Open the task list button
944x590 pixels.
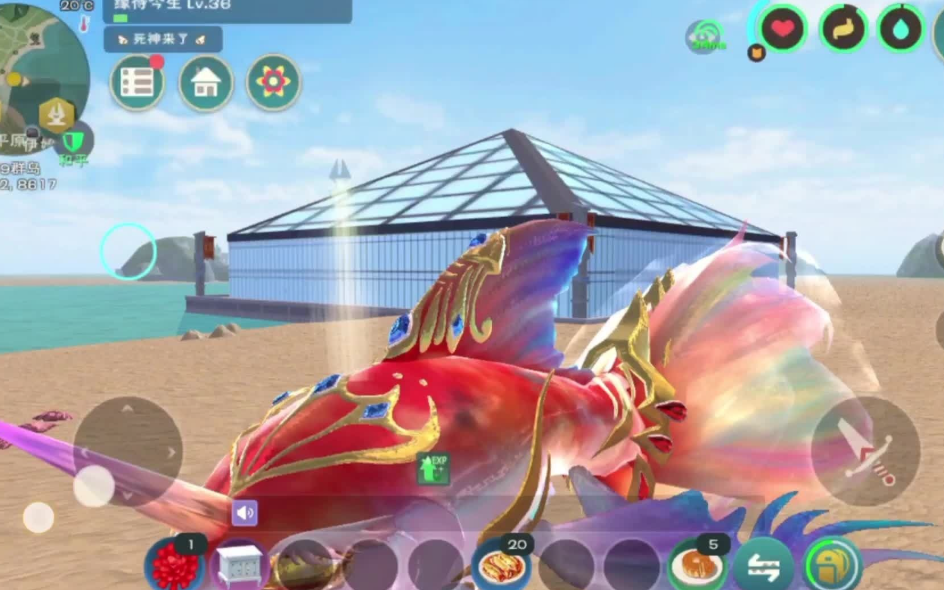click(x=138, y=83)
